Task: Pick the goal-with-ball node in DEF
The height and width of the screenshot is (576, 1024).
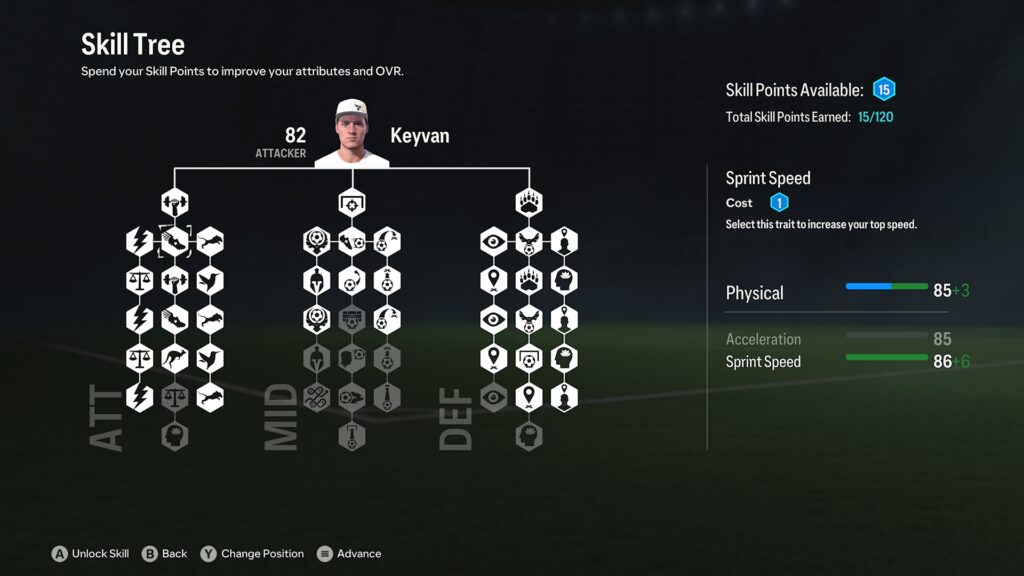Action: click(x=528, y=358)
